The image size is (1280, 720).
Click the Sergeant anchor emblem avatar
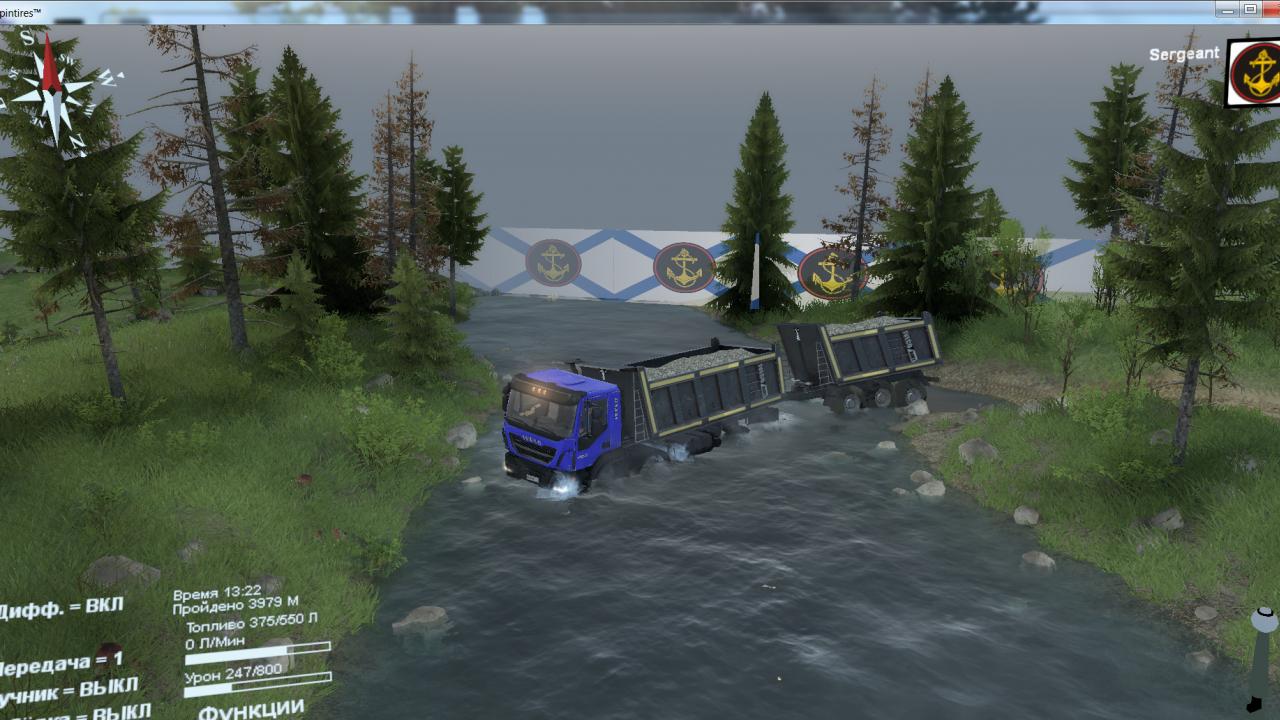point(1255,73)
